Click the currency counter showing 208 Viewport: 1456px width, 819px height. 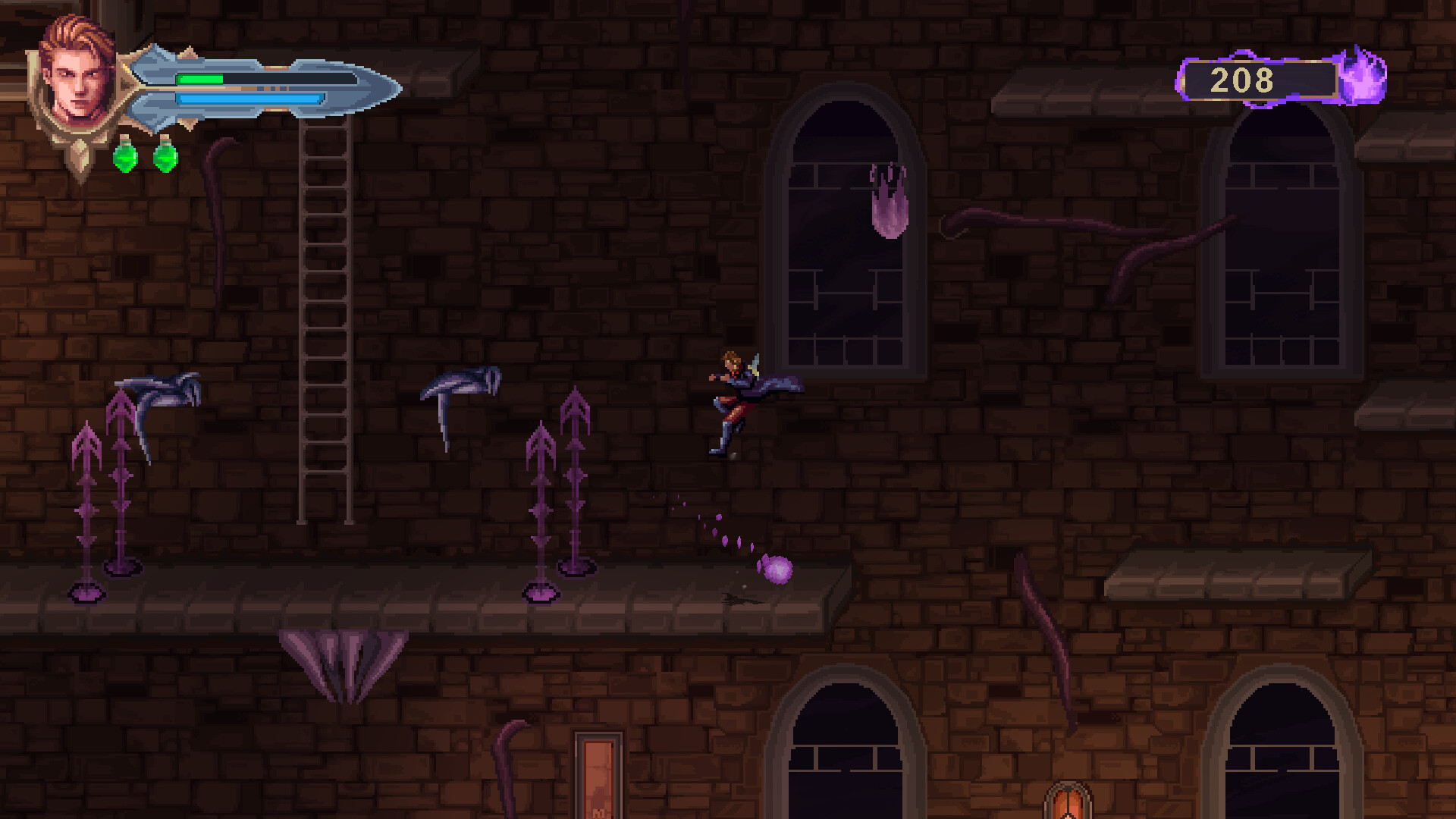coord(1244,78)
